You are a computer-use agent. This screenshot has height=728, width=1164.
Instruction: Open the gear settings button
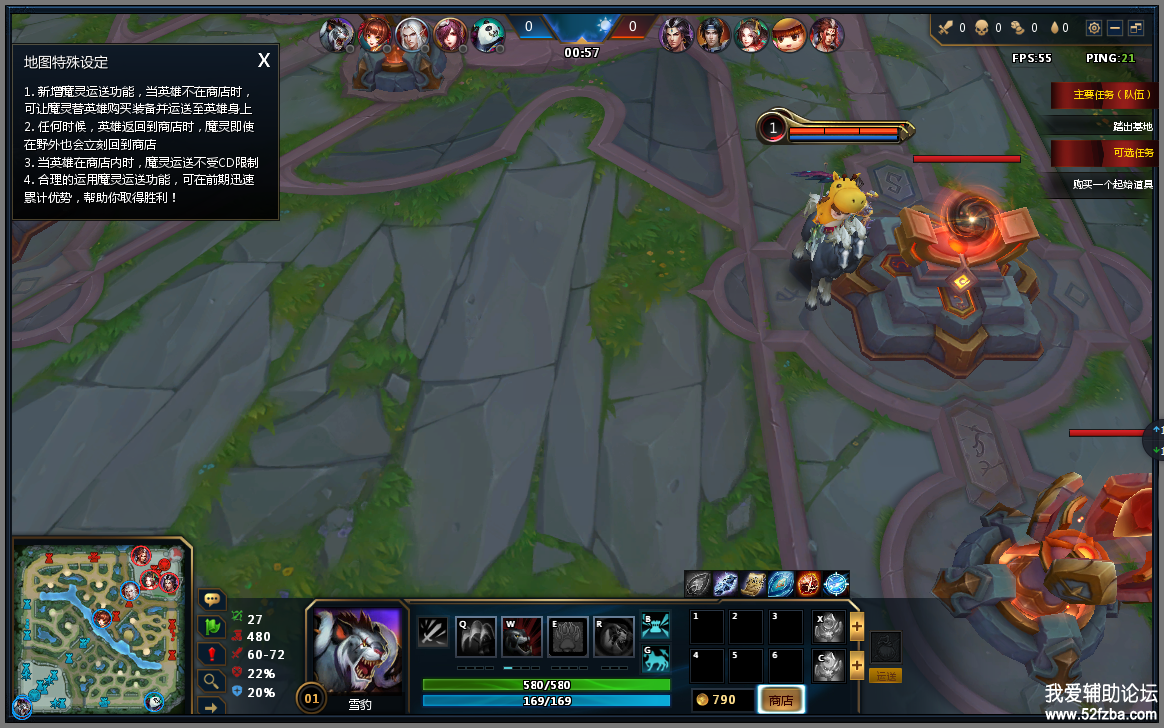[x=1094, y=28]
